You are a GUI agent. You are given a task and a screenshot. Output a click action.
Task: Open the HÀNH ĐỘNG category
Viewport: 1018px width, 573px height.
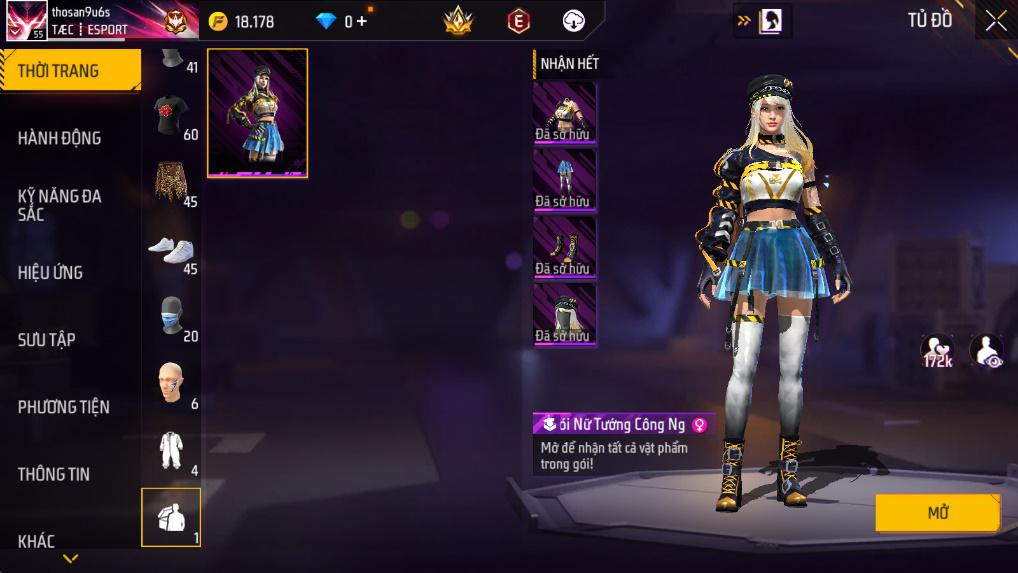pyautogui.click(x=60, y=138)
